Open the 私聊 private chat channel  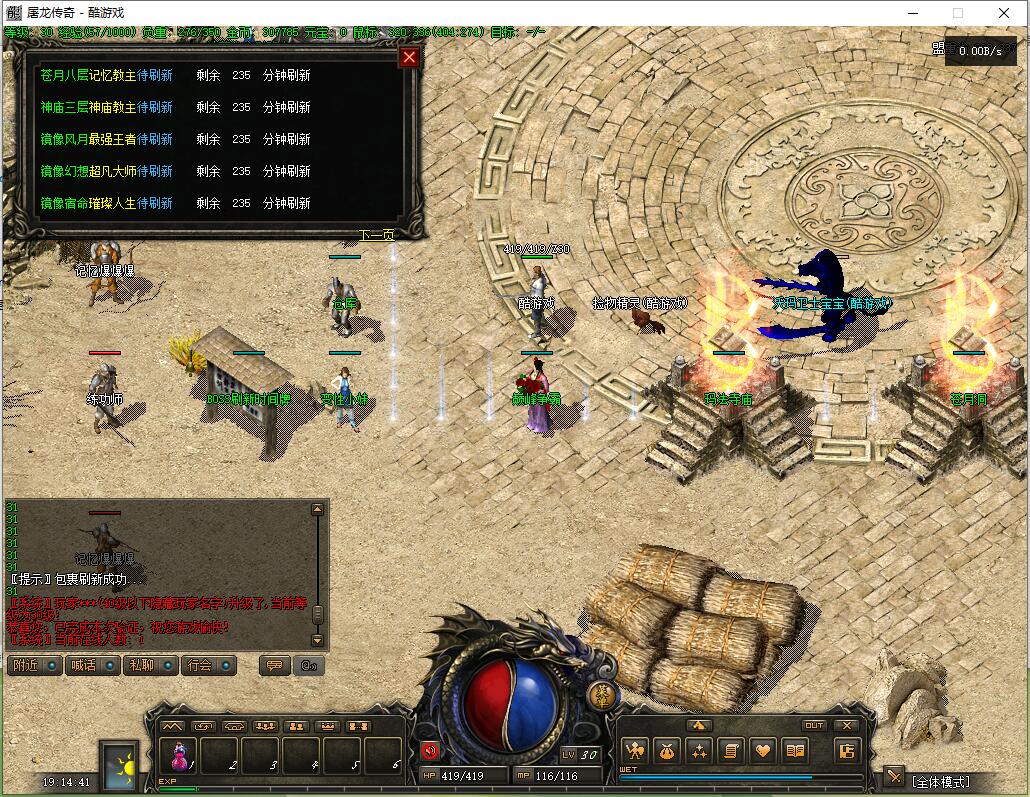pyautogui.click(x=149, y=665)
